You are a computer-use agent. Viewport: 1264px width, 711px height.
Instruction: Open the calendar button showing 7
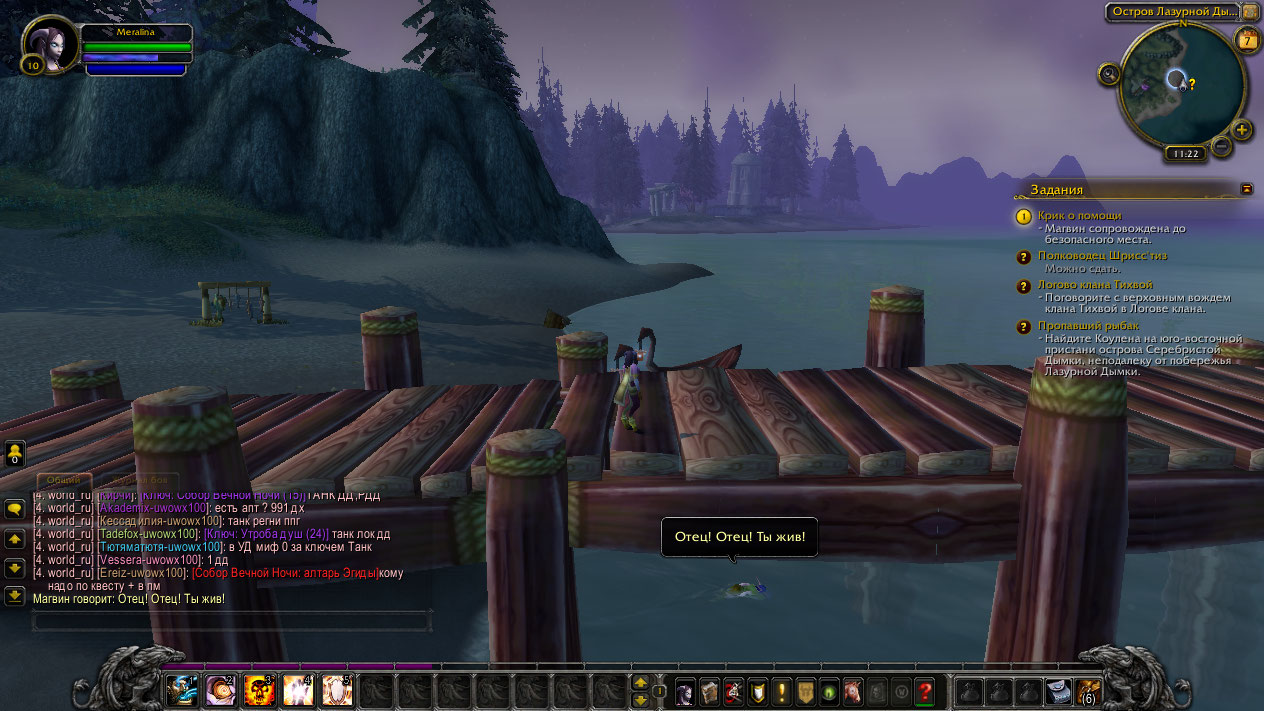click(x=1247, y=40)
